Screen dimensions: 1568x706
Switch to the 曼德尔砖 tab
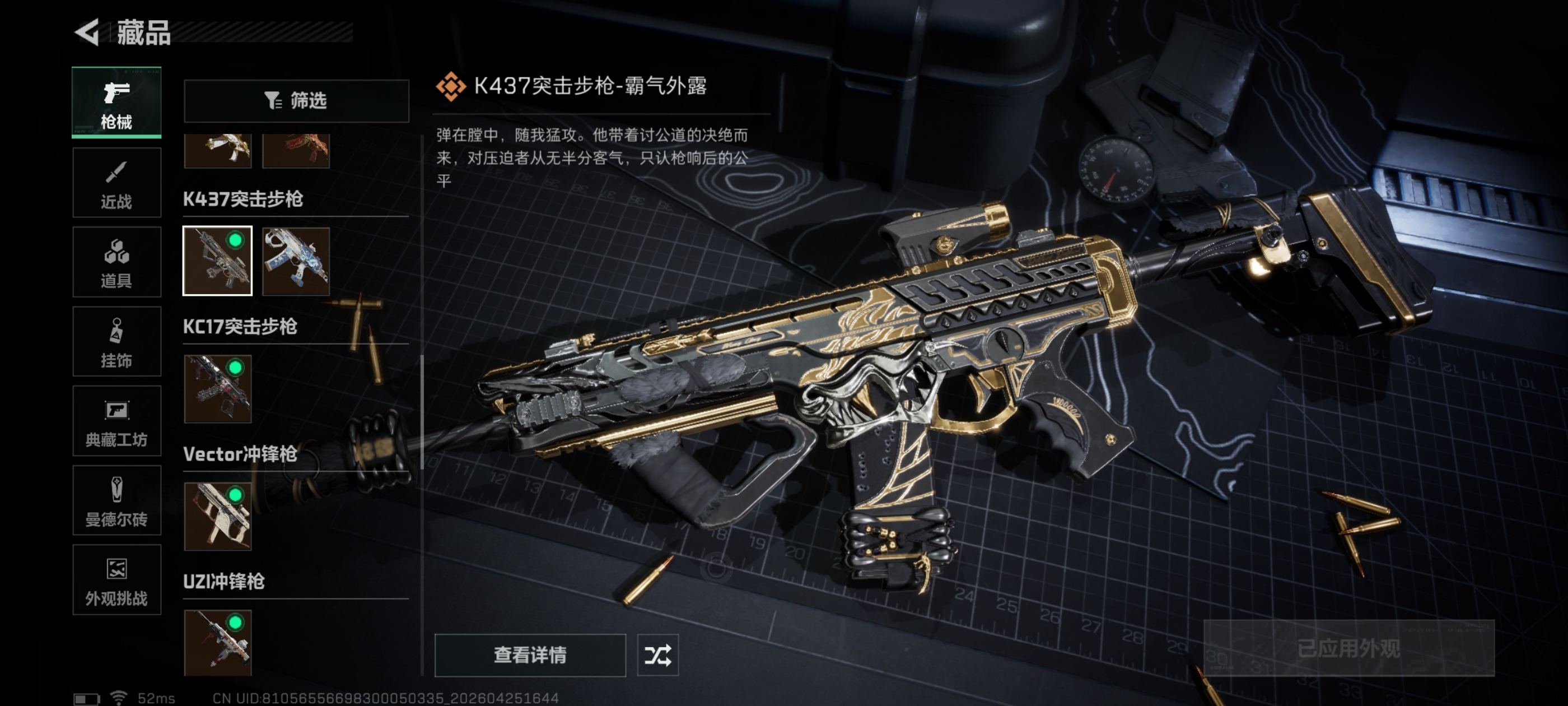coord(116,501)
